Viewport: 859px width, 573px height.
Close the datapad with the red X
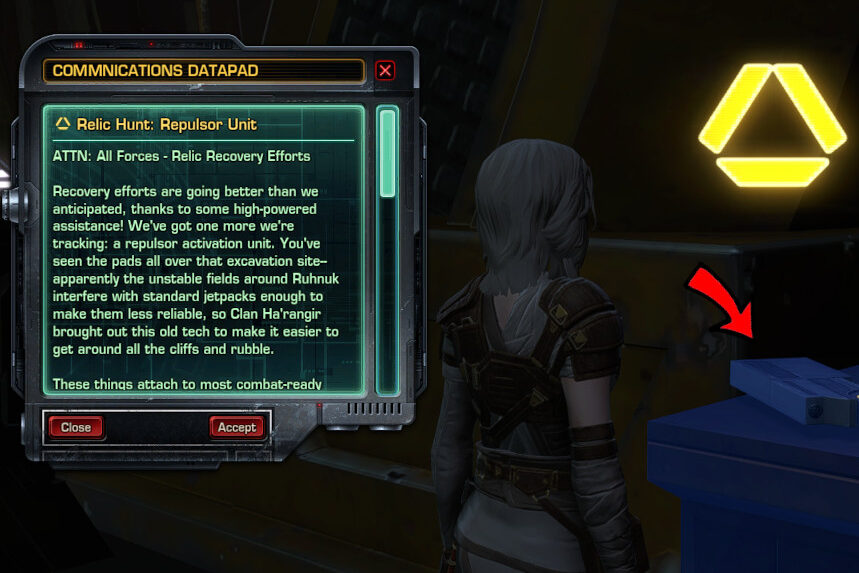pos(385,71)
